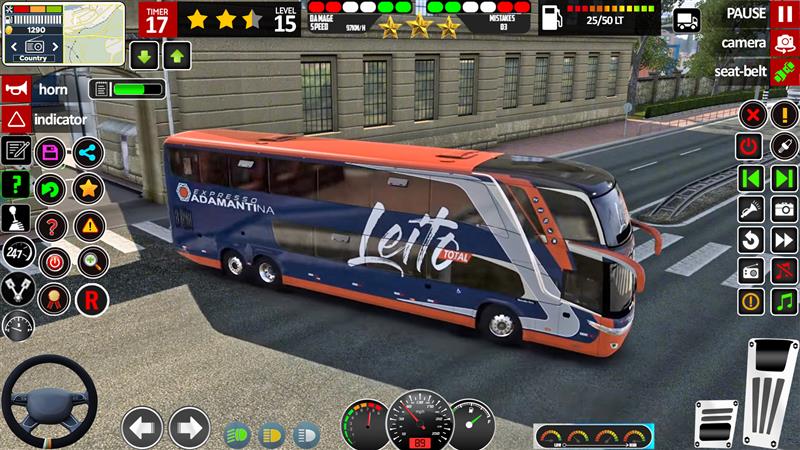Click the red letter R button
Image resolution: width=800 pixels, height=450 pixels.
tap(92, 297)
